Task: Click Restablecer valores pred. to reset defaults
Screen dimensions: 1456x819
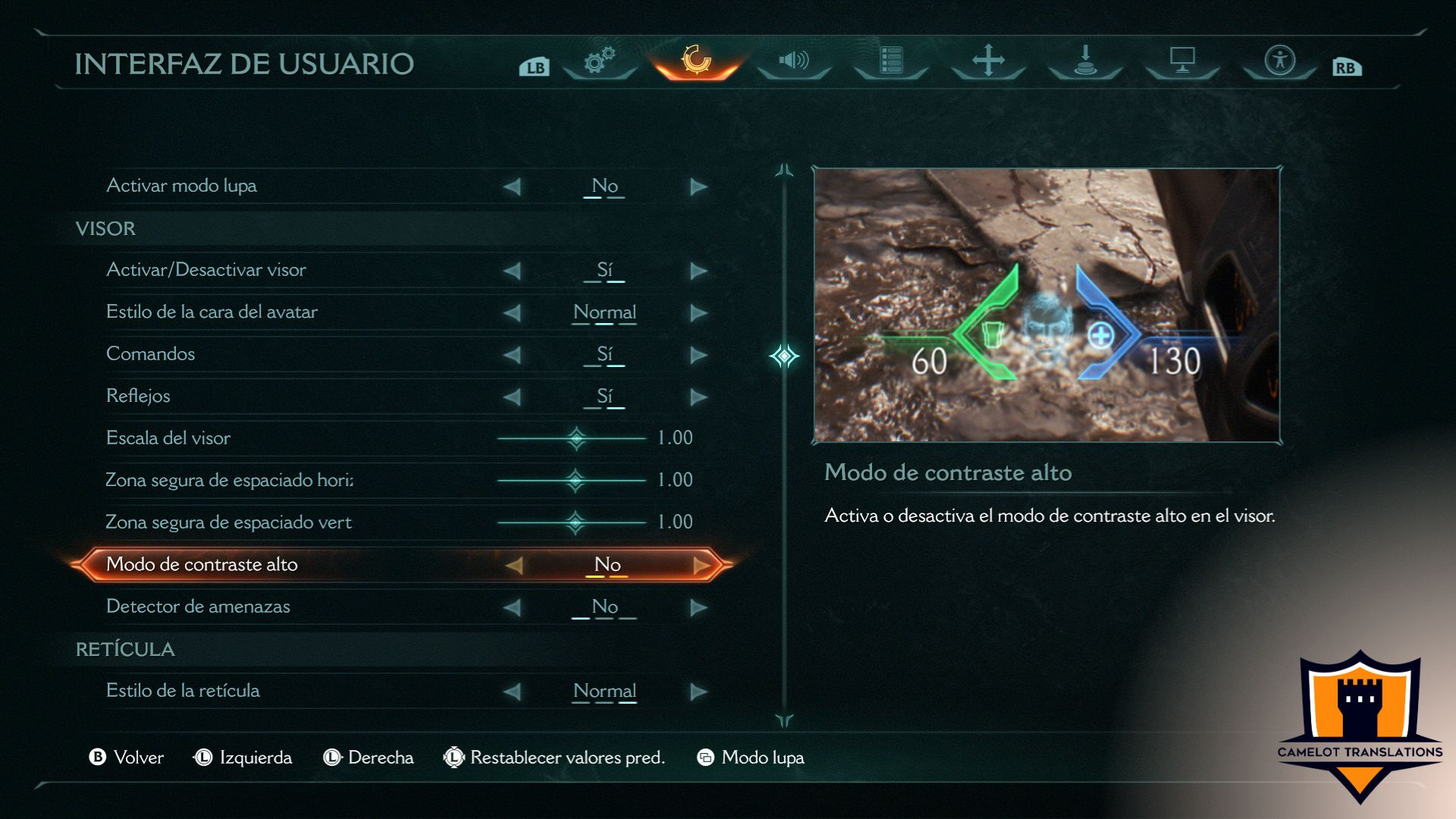Action: pyautogui.click(x=555, y=758)
